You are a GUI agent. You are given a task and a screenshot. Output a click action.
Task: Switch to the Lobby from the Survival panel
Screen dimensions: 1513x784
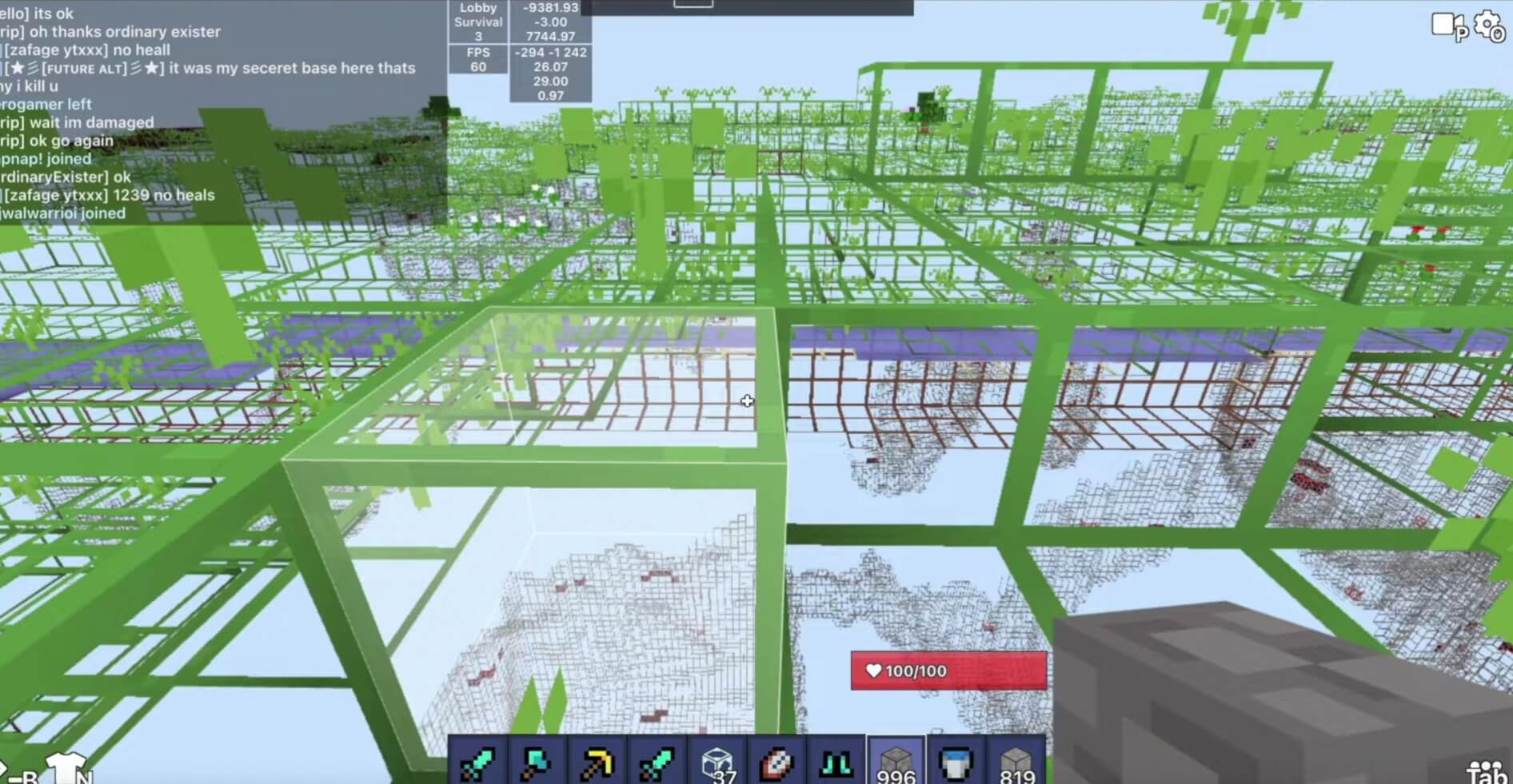point(477,6)
